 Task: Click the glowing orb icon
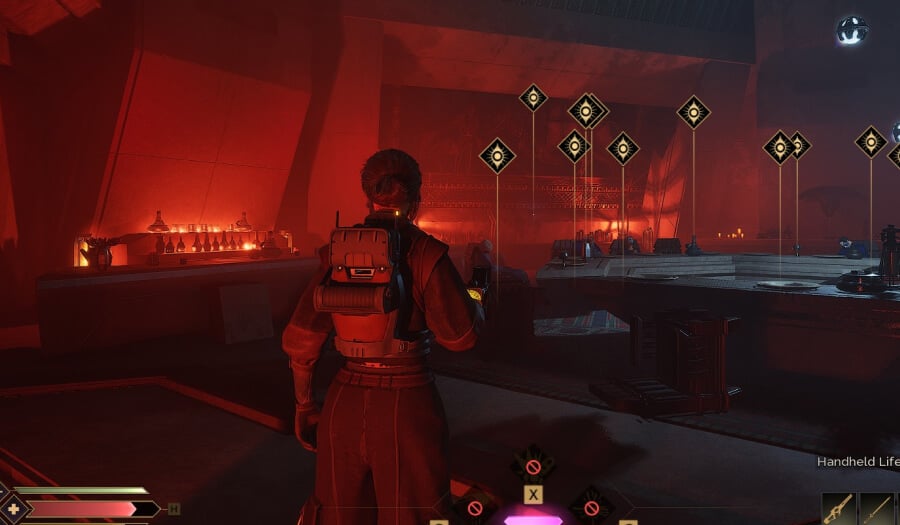coord(851,30)
